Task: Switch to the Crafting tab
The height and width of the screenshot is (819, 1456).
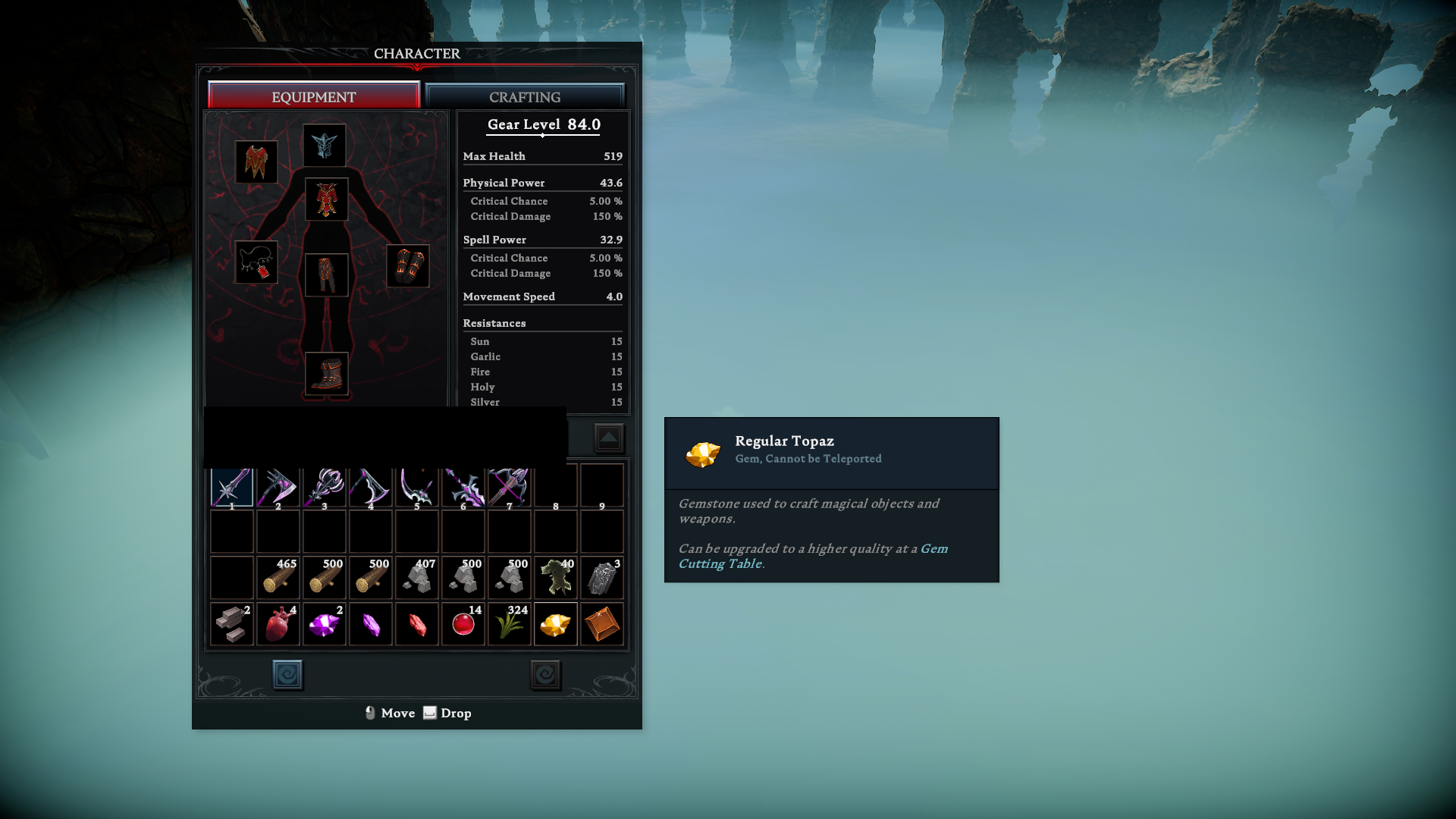Action: [x=525, y=97]
